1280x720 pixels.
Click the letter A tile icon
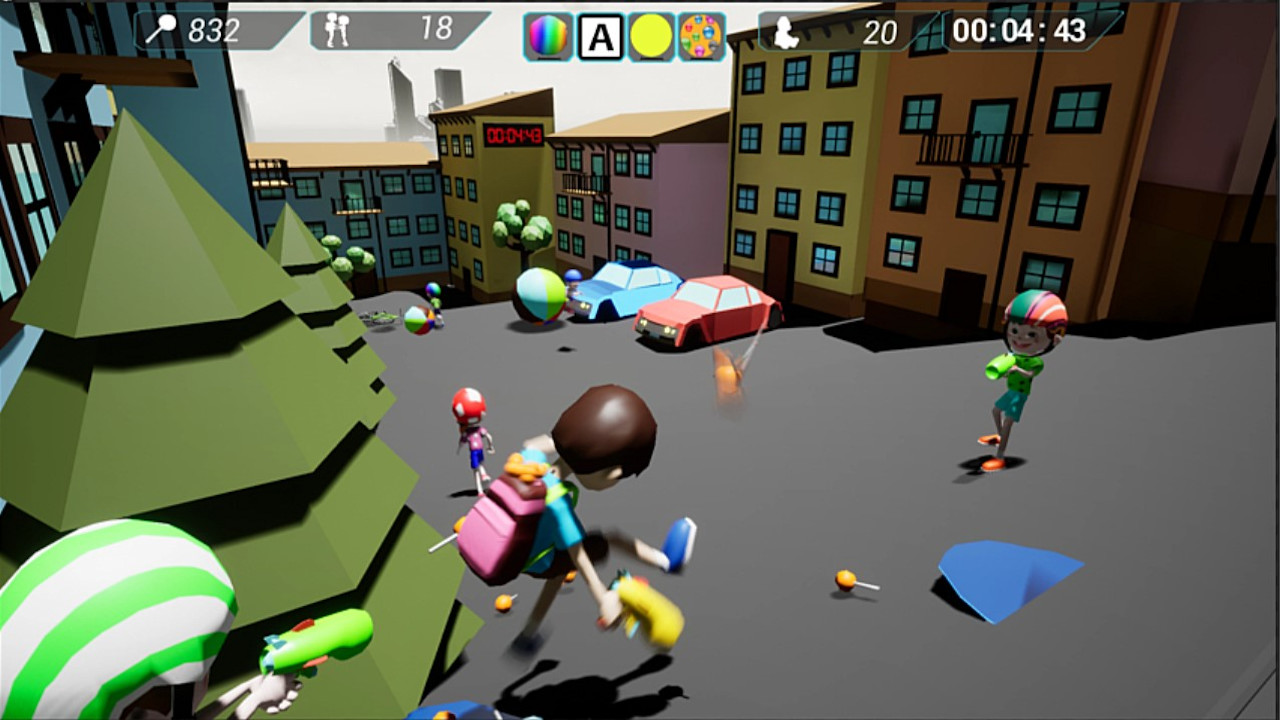[600, 37]
